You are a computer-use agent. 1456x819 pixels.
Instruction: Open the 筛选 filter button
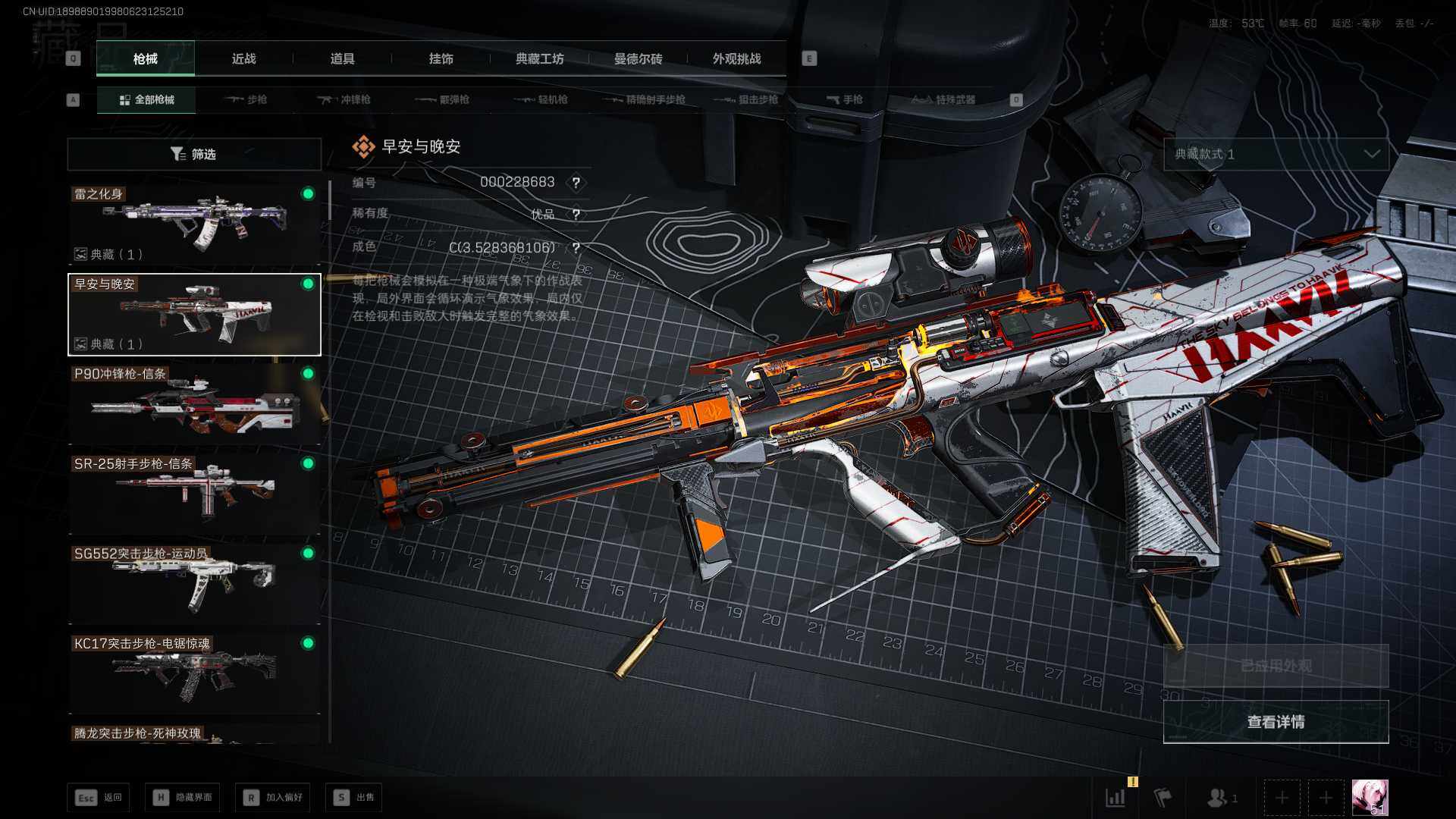[194, 154]
